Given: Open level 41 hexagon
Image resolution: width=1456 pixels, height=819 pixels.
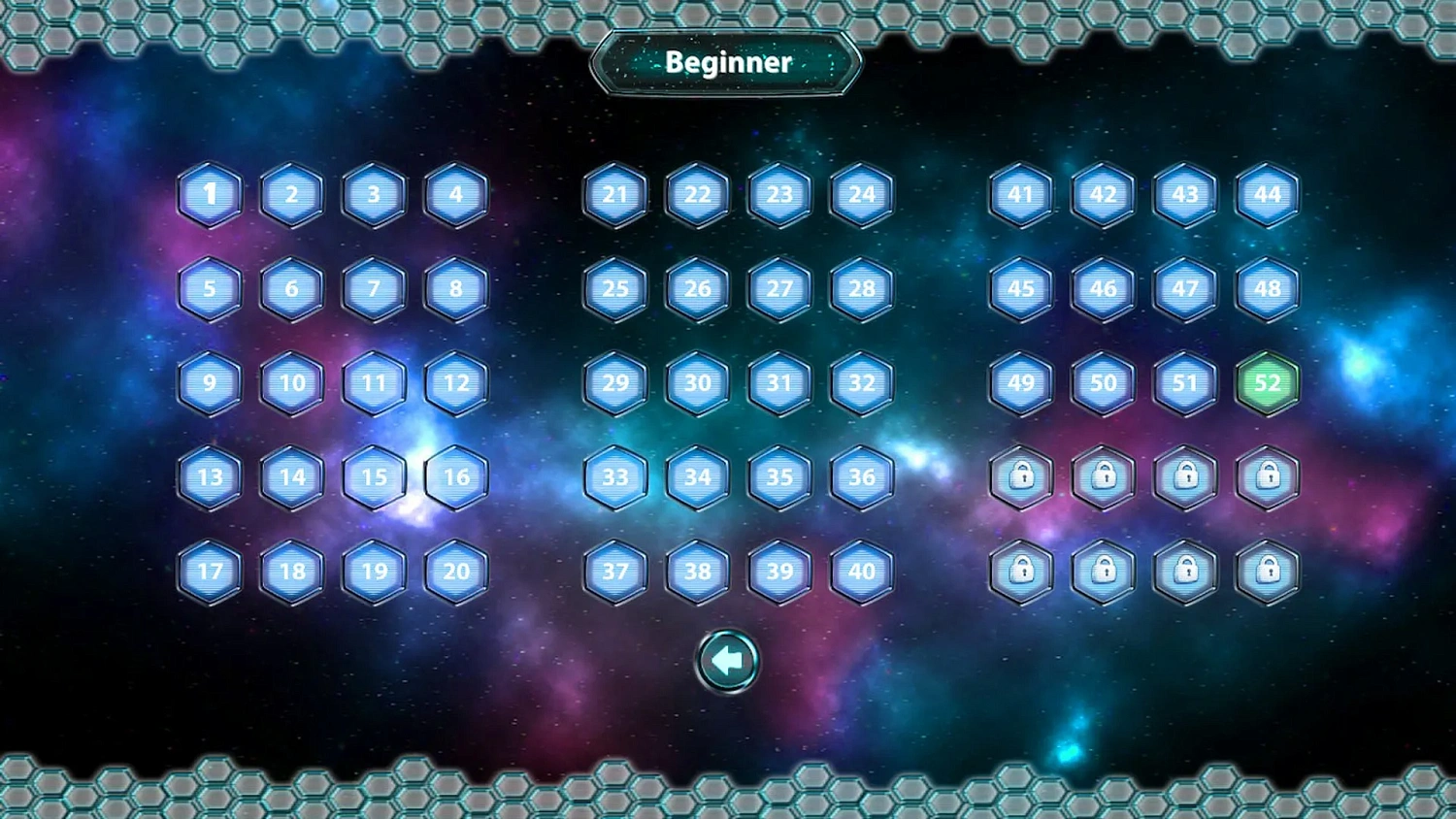Looking at the screenshot, I should point(1021,195).
